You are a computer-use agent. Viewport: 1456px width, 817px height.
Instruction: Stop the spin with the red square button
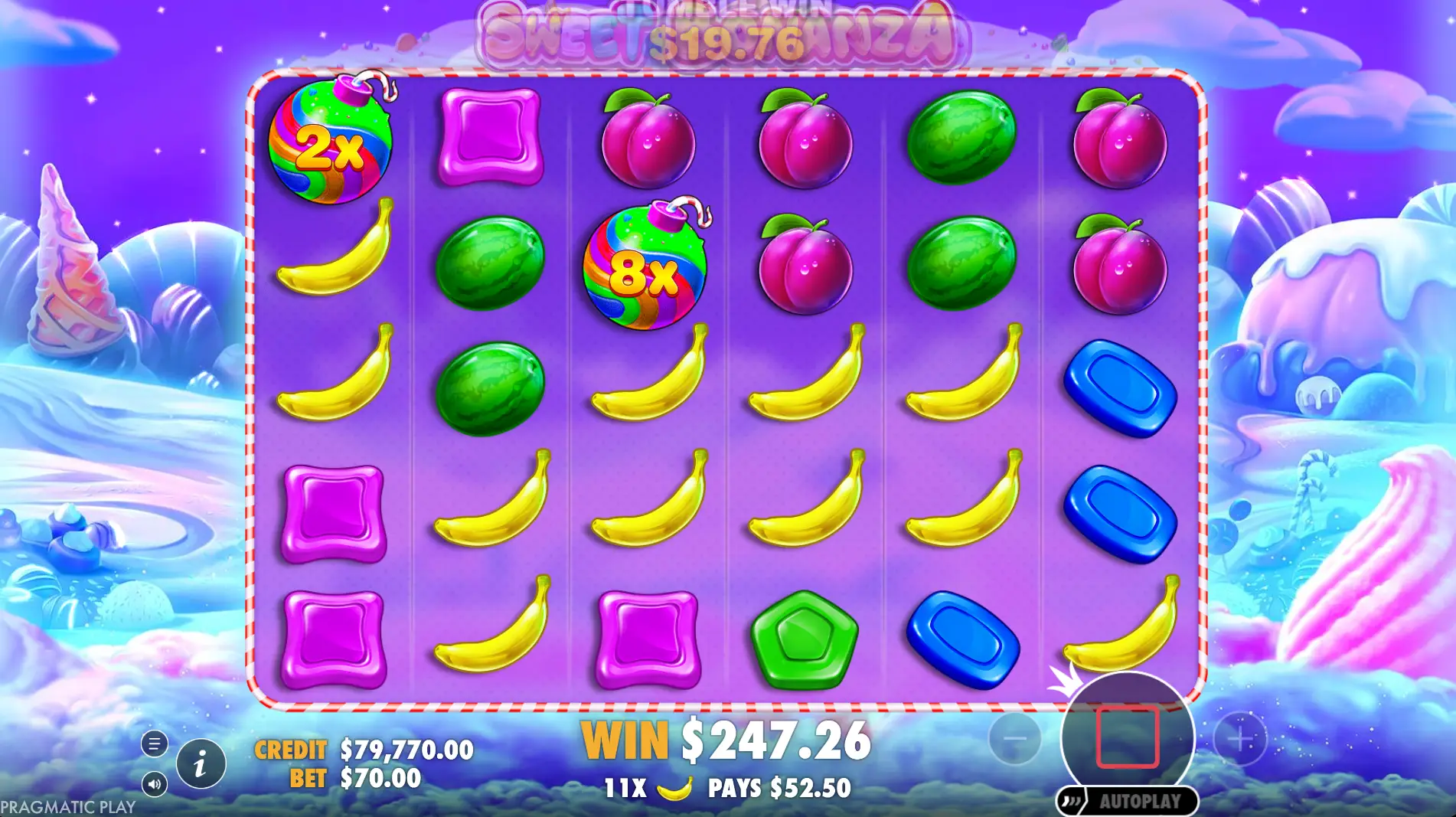(x=1127, y=737)
